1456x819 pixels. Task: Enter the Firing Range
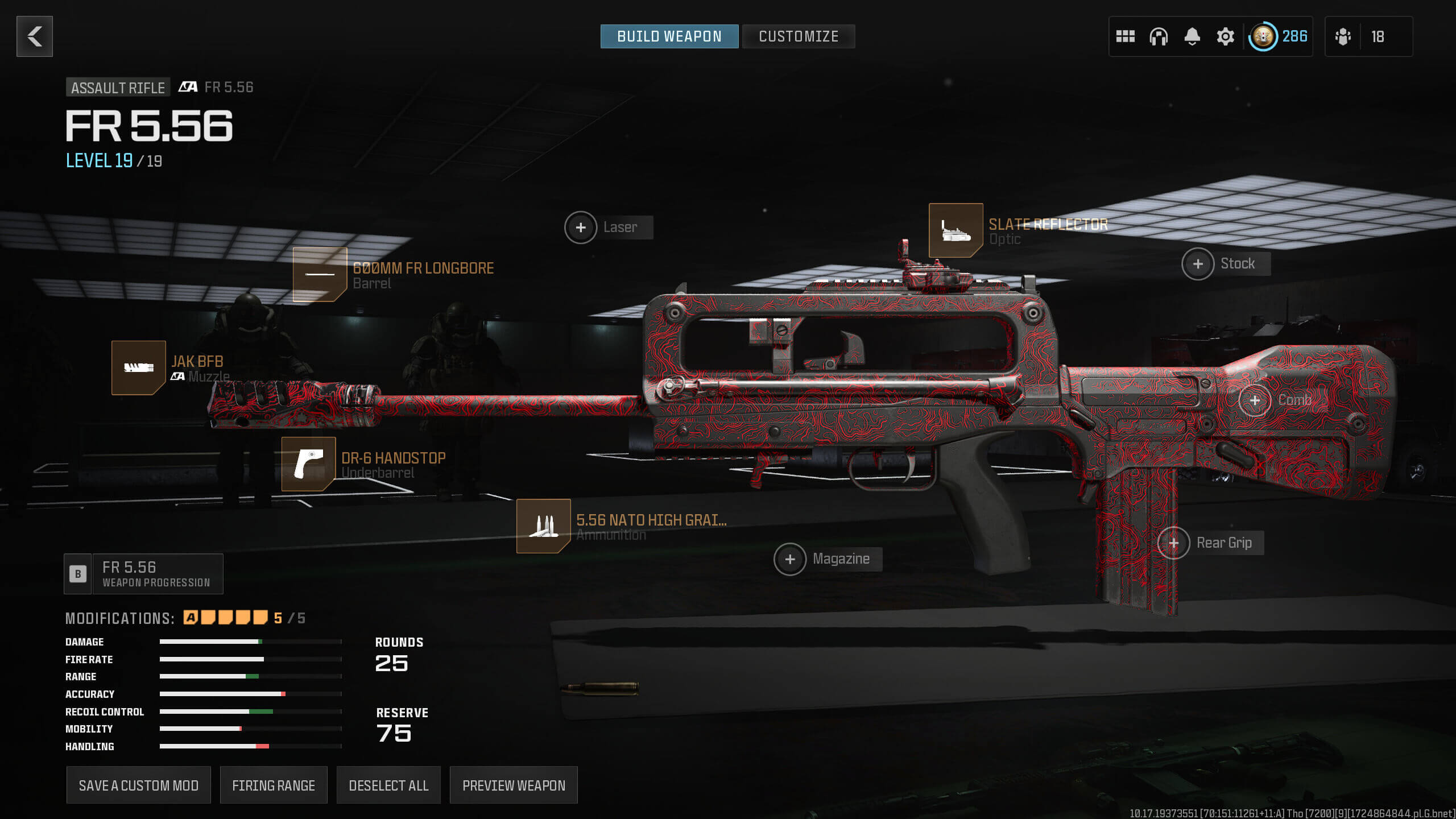[274, 785]
